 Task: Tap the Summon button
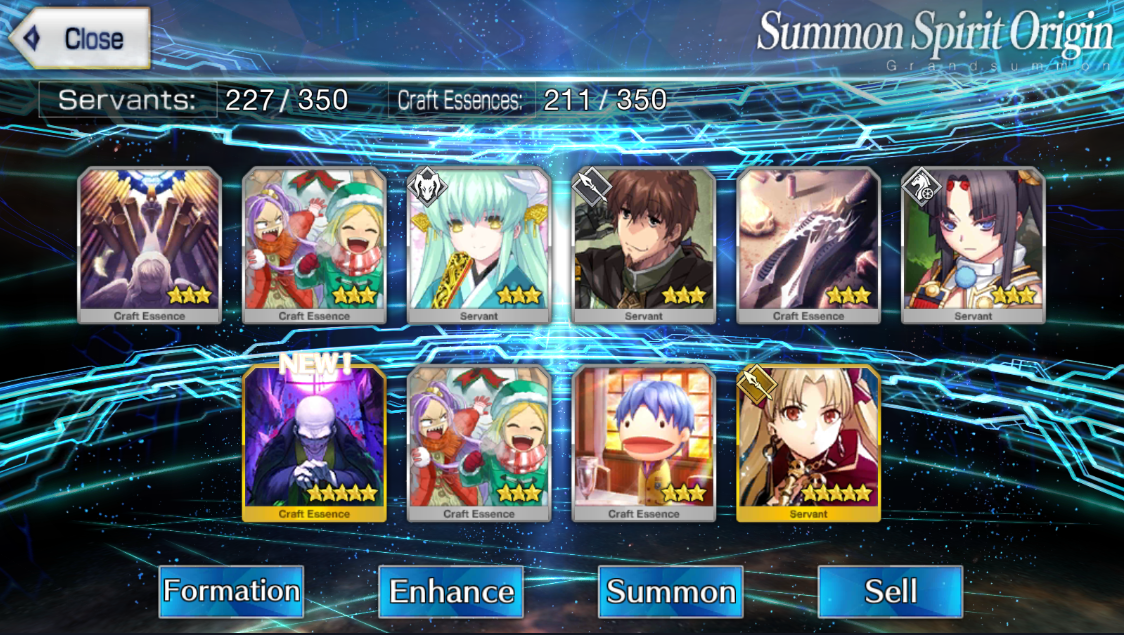click(x=671, y=591)
